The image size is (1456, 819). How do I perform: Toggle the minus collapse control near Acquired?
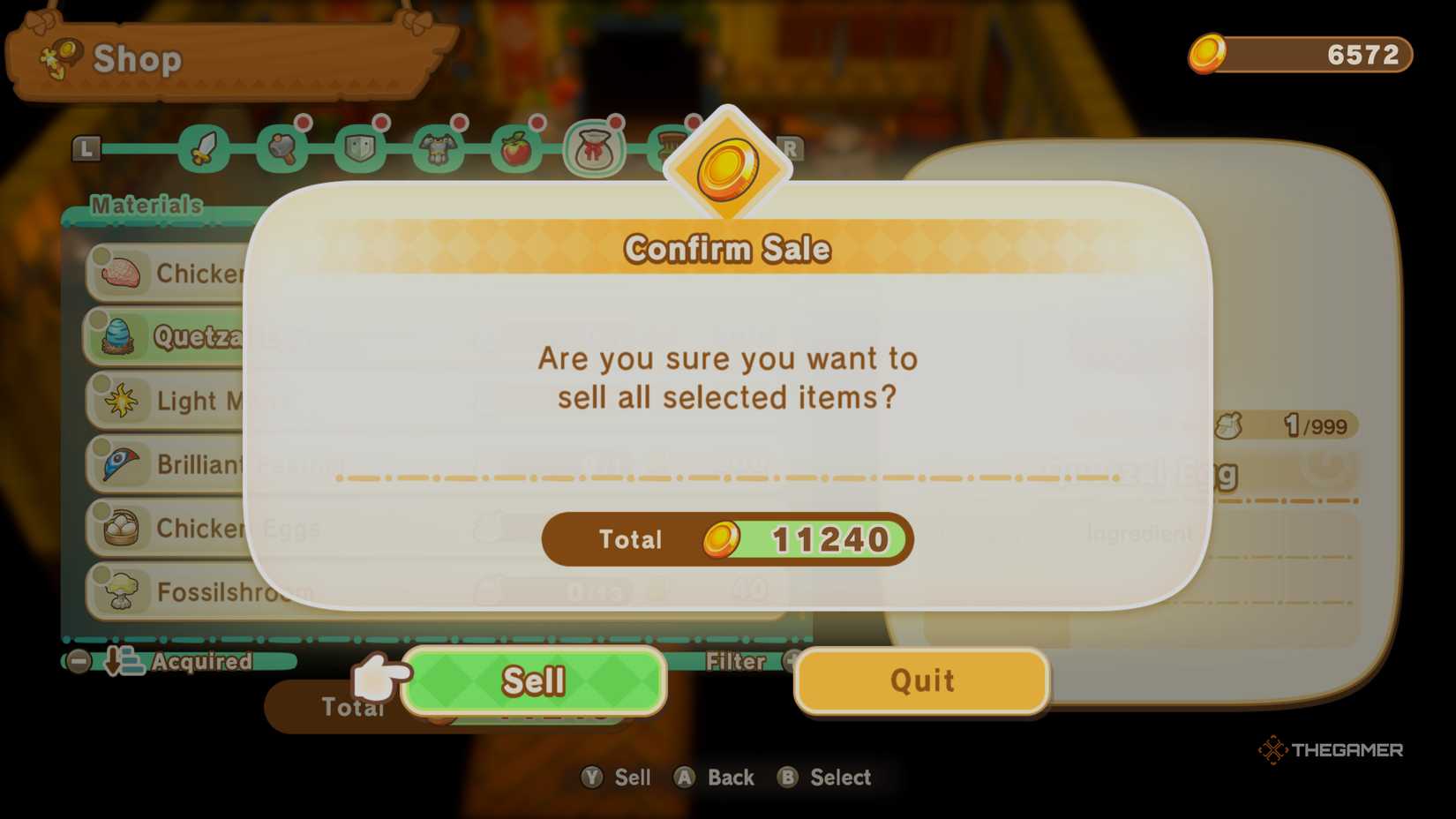(78, 663)
